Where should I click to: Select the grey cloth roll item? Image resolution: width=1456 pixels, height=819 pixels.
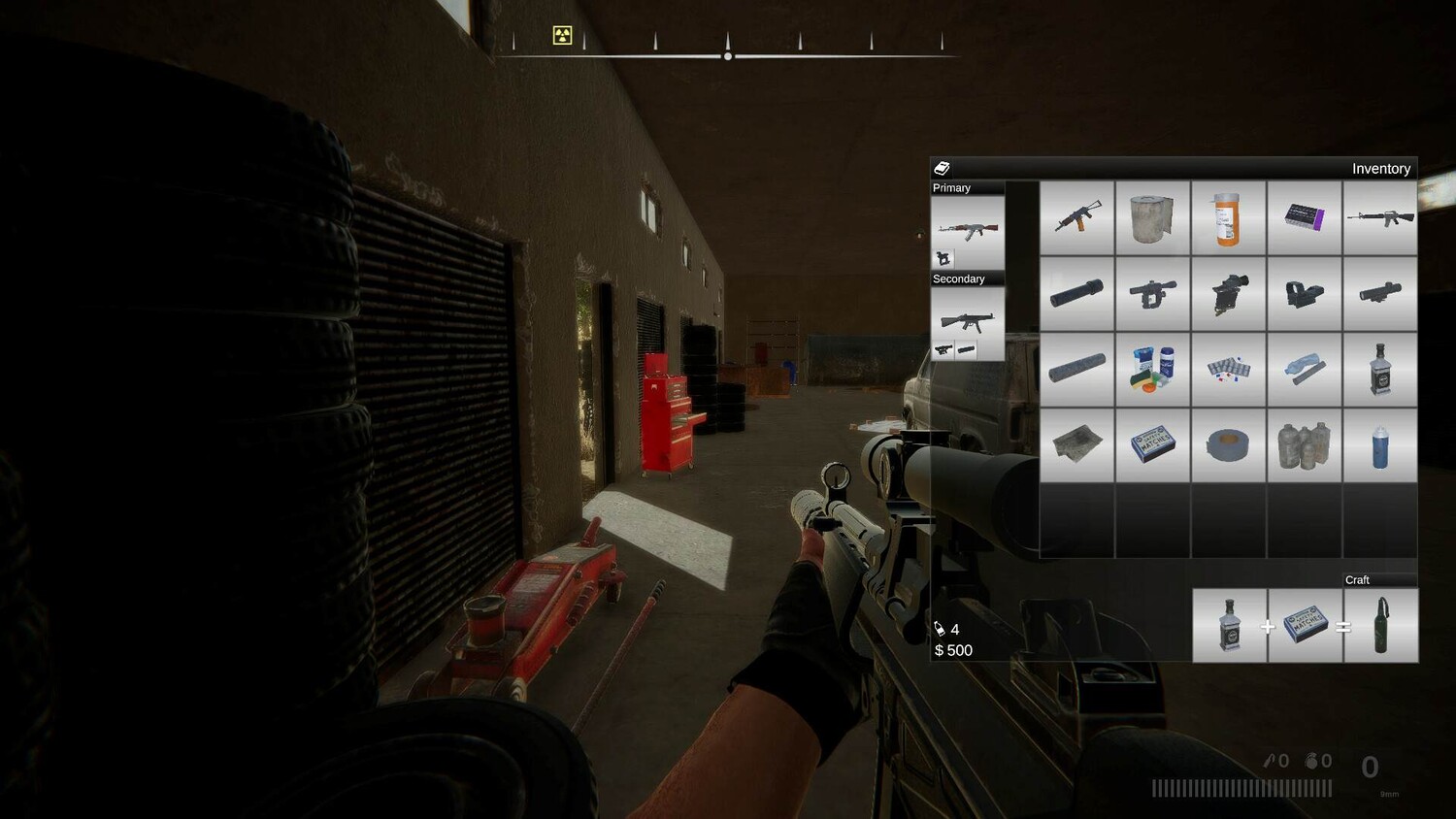coord(1152,217)
